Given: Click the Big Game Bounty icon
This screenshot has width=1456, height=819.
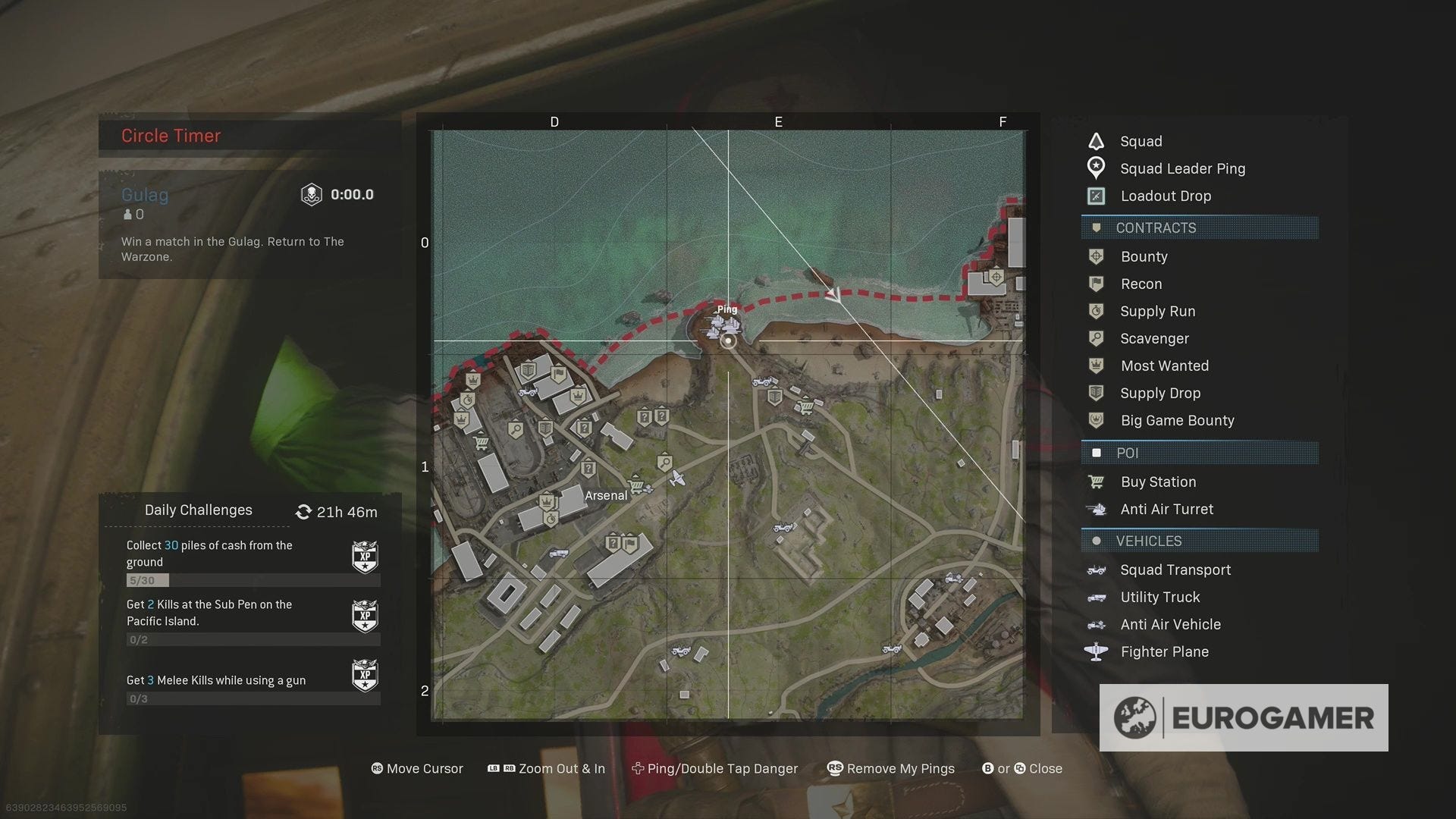Looking at the screenshot, I should [x=1096, y=420].
